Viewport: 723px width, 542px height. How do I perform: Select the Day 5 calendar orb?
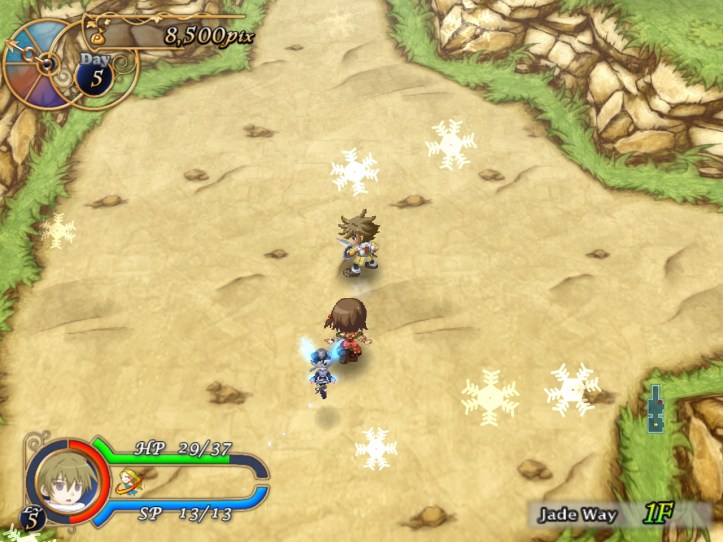pyautogui.click(x=96, y=78)
